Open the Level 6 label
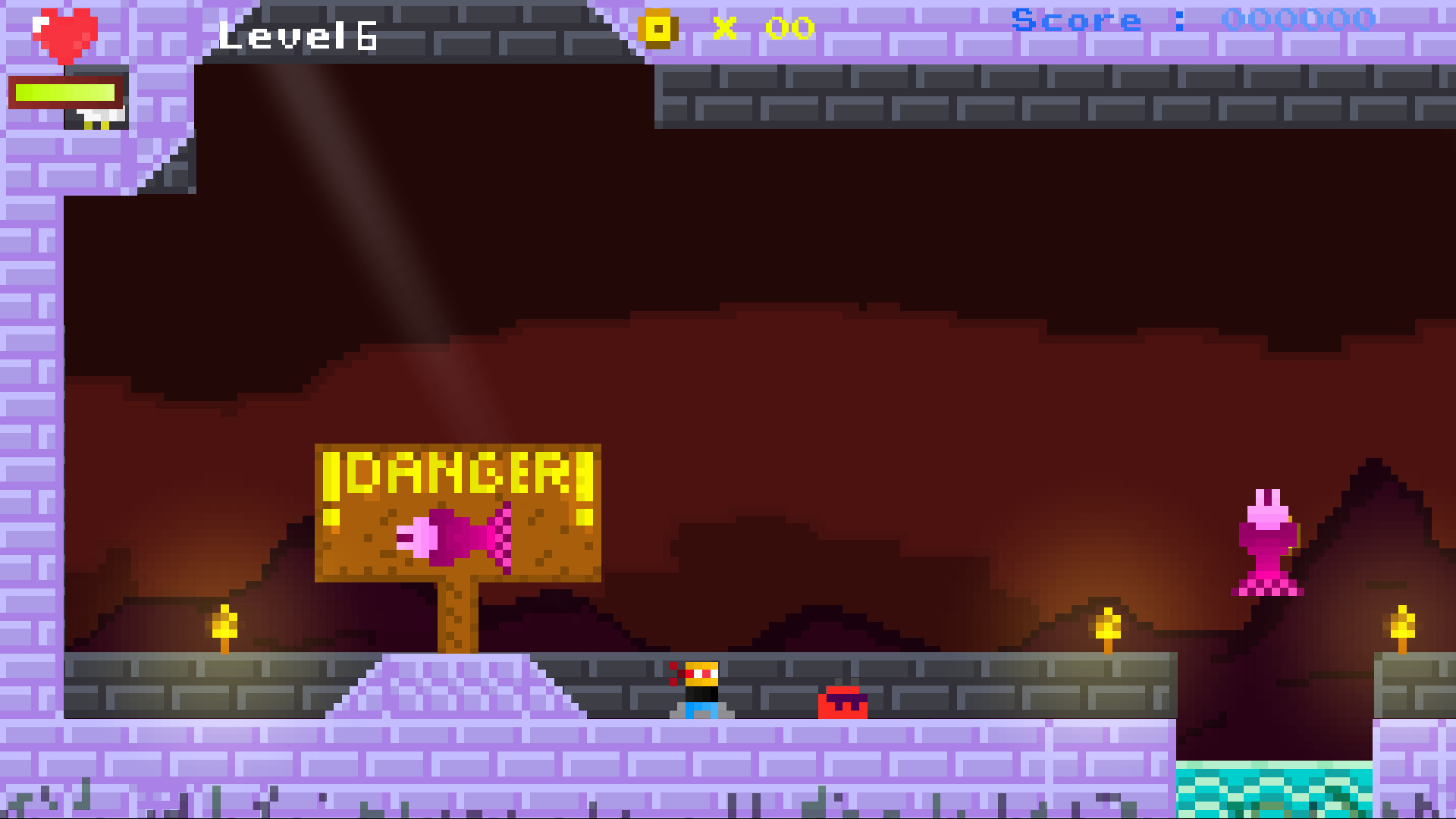The width and height of the screenshot is (1456, 819). click(296, 34)
